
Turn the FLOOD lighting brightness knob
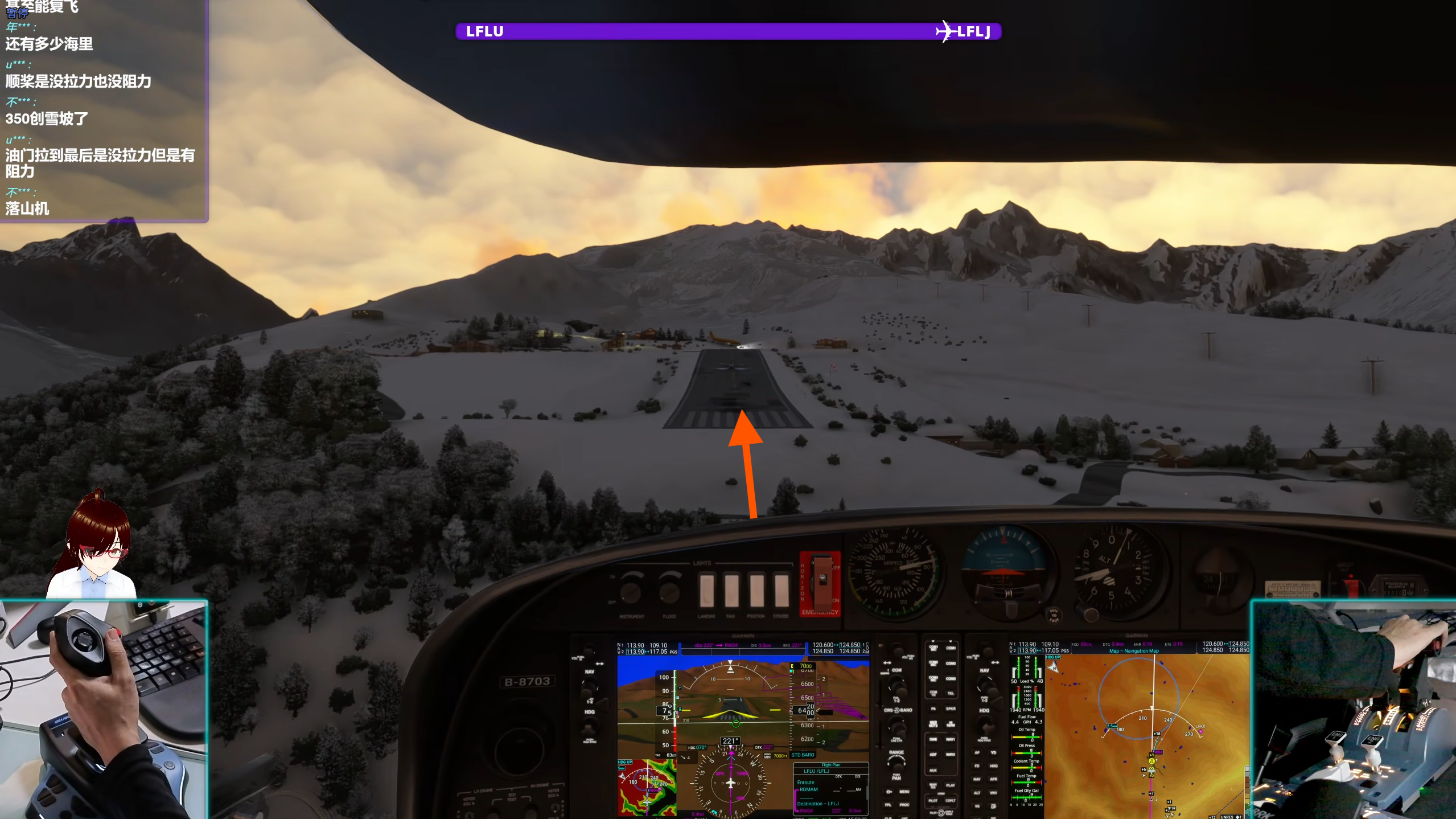point(669,595)
